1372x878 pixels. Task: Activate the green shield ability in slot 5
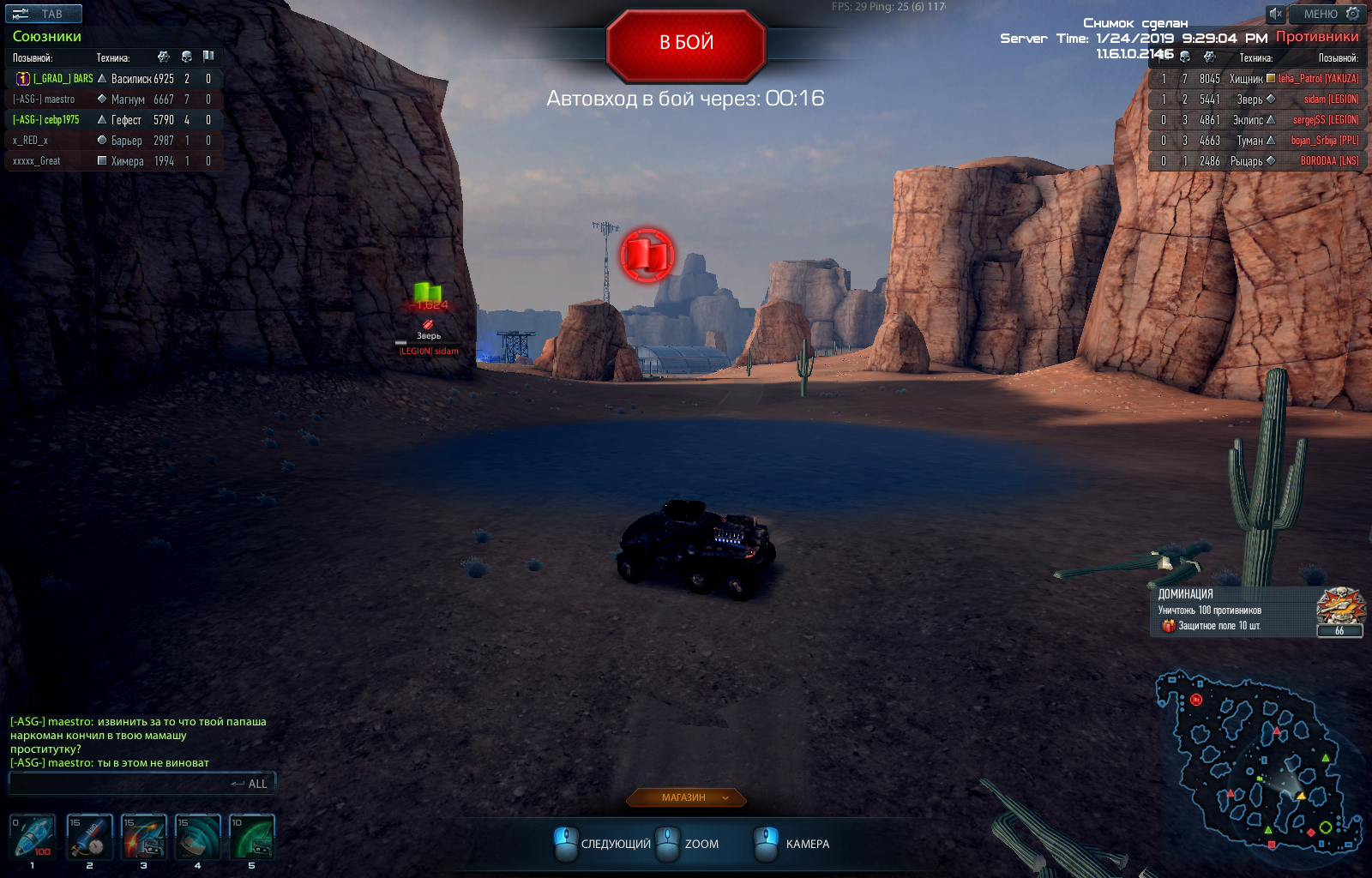(251, 836)
